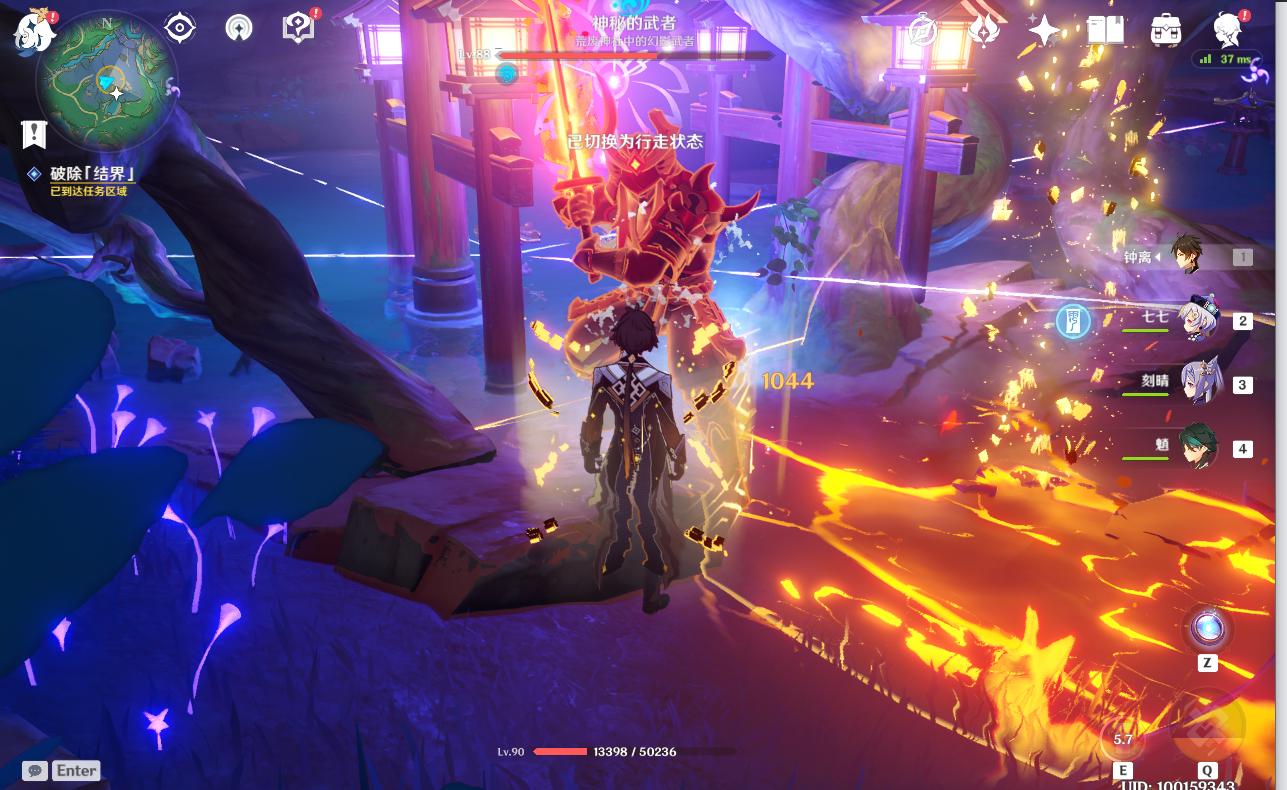
Task: Open the chat box
Action: [36, 770]
